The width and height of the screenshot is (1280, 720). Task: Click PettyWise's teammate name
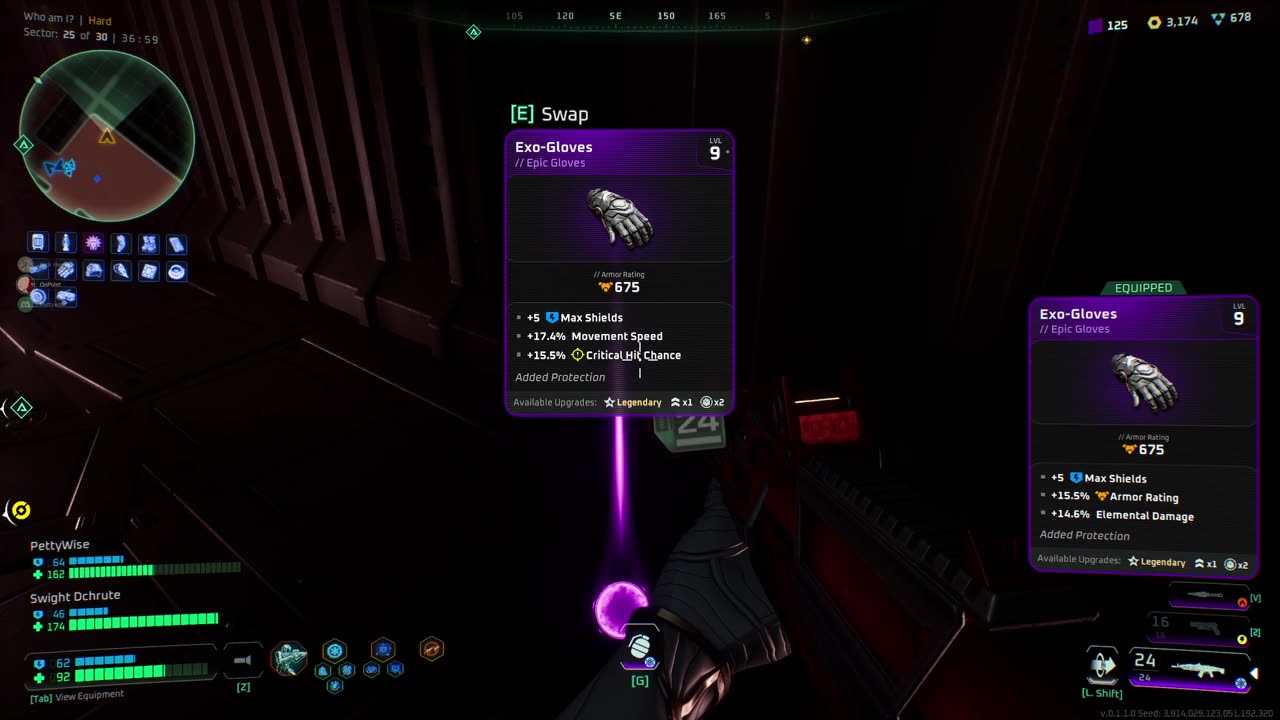tap(60, 545)
